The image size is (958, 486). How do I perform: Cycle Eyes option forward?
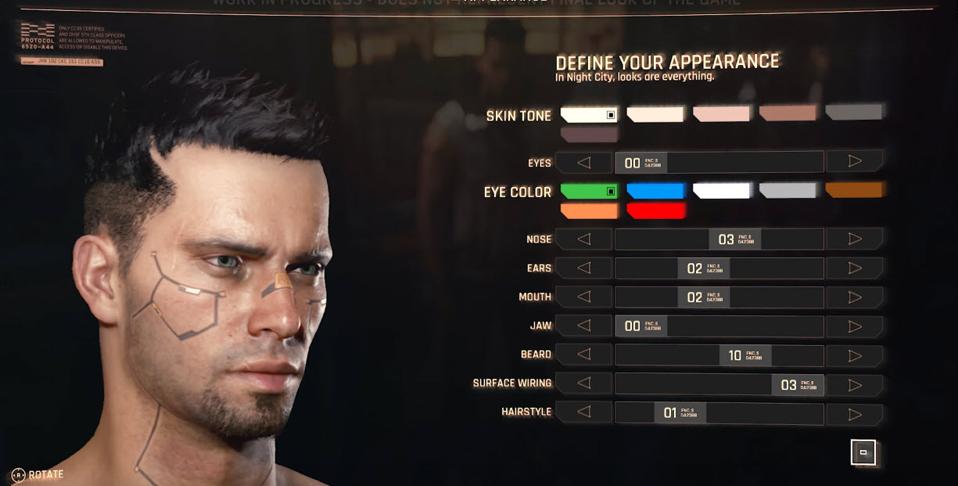[855, 161]
